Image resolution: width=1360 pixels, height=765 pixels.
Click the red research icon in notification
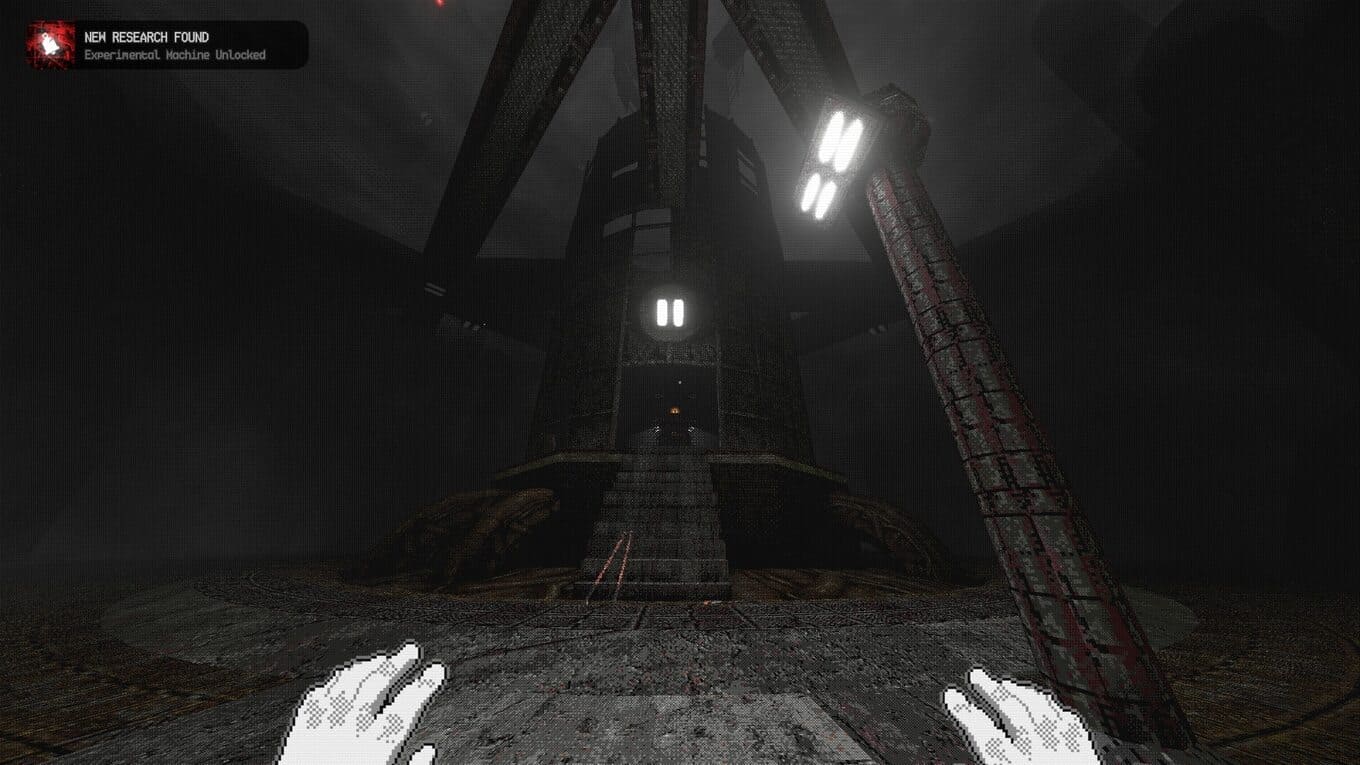pos(46,45)
